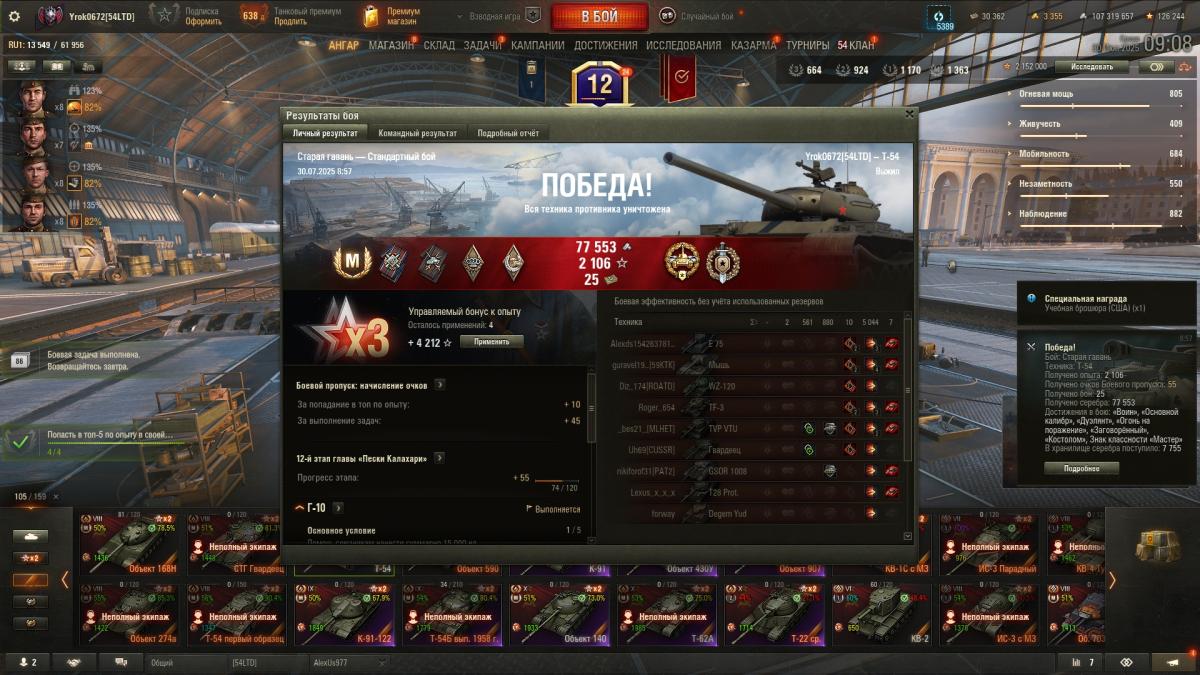Open the Подробный отчёт tab

(508, 133)
